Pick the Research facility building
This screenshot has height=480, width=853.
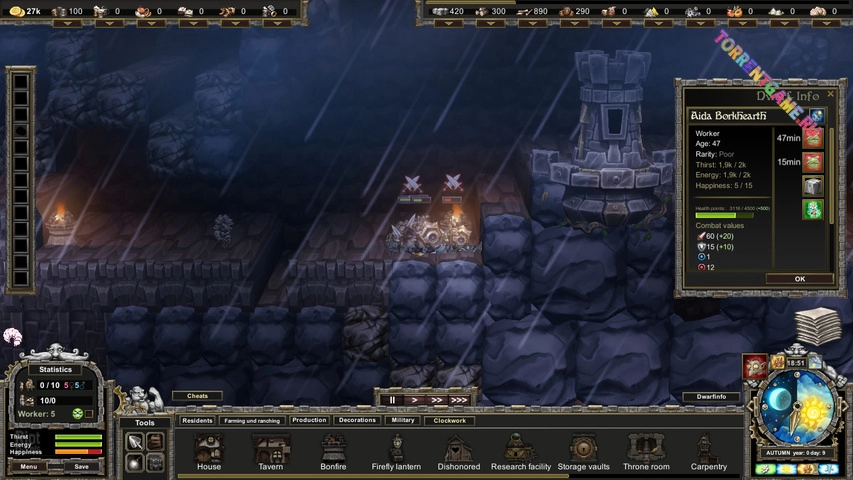521,451
